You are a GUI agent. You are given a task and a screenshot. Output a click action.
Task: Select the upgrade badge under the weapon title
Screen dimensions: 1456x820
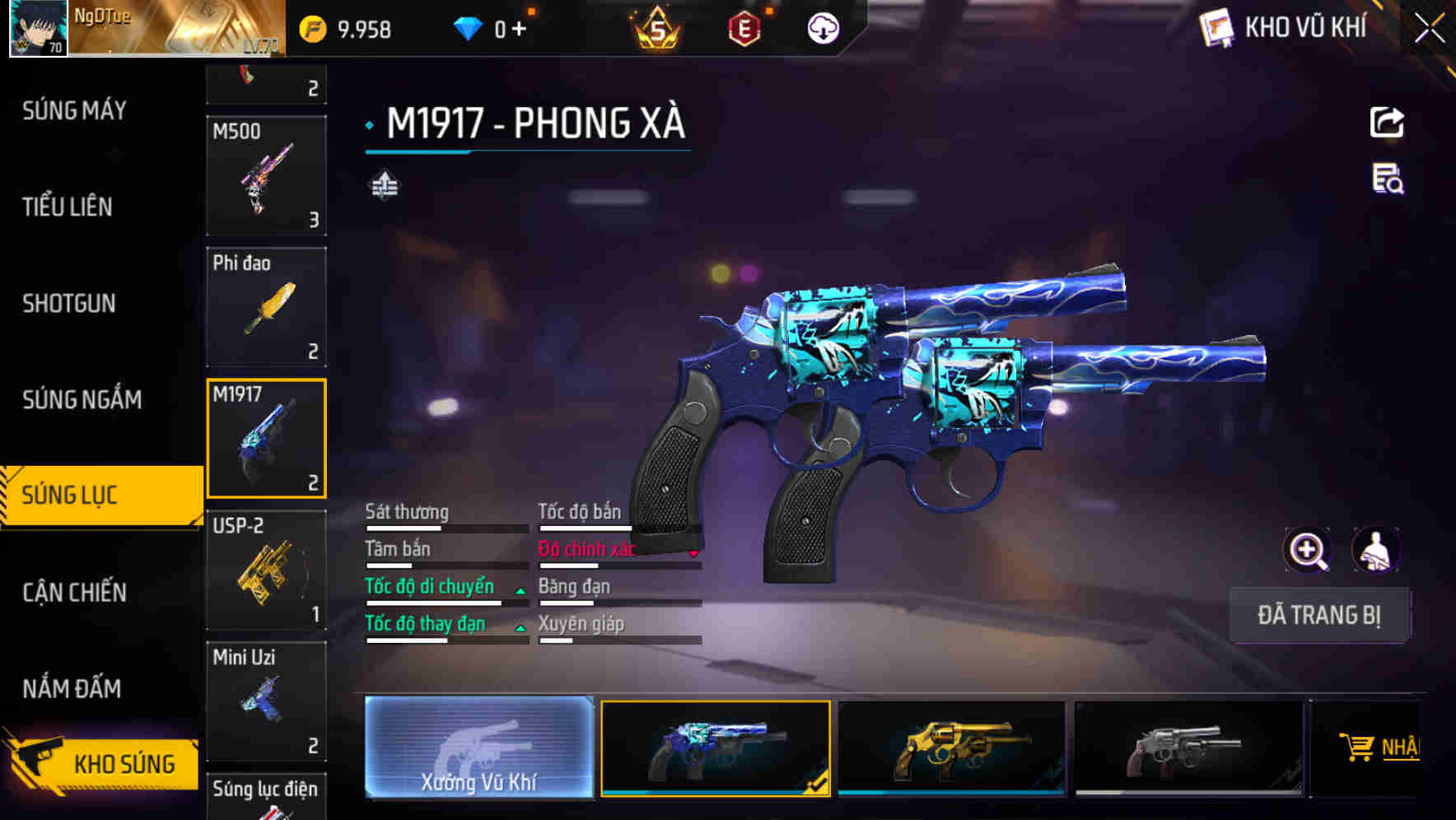click(384, 185)
